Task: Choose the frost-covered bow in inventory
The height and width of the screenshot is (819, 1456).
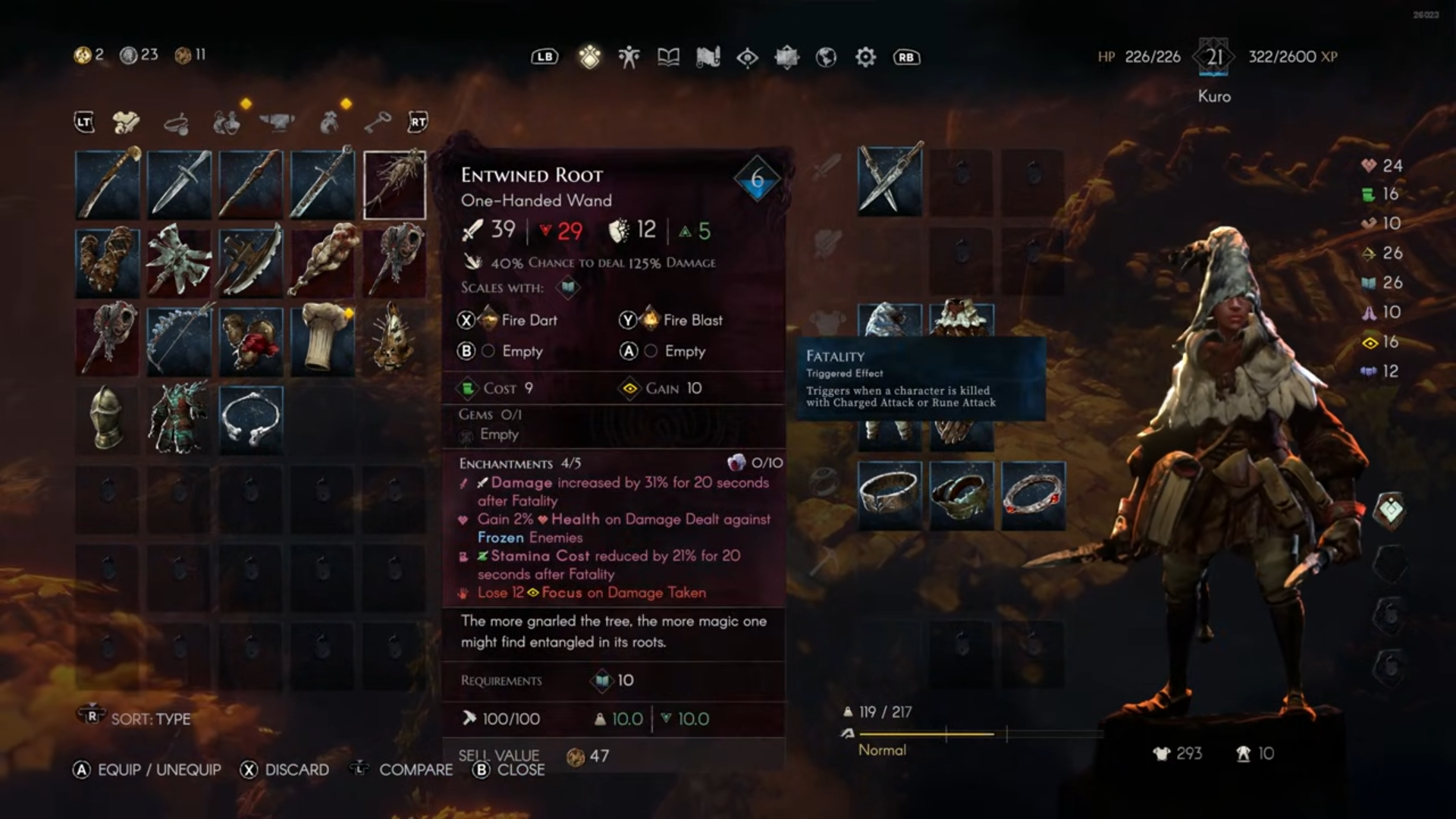Action: 179,340
